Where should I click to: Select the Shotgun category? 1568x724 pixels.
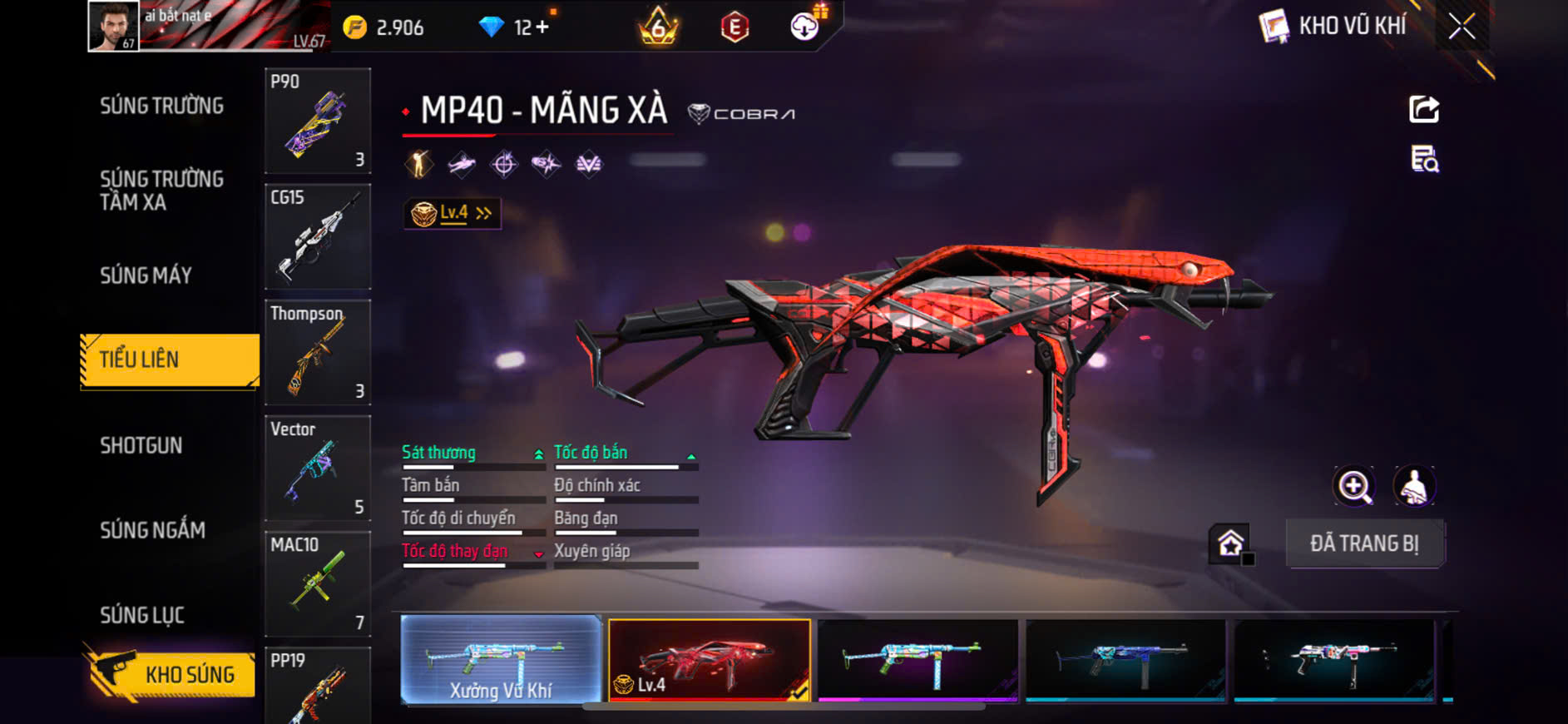141,445
